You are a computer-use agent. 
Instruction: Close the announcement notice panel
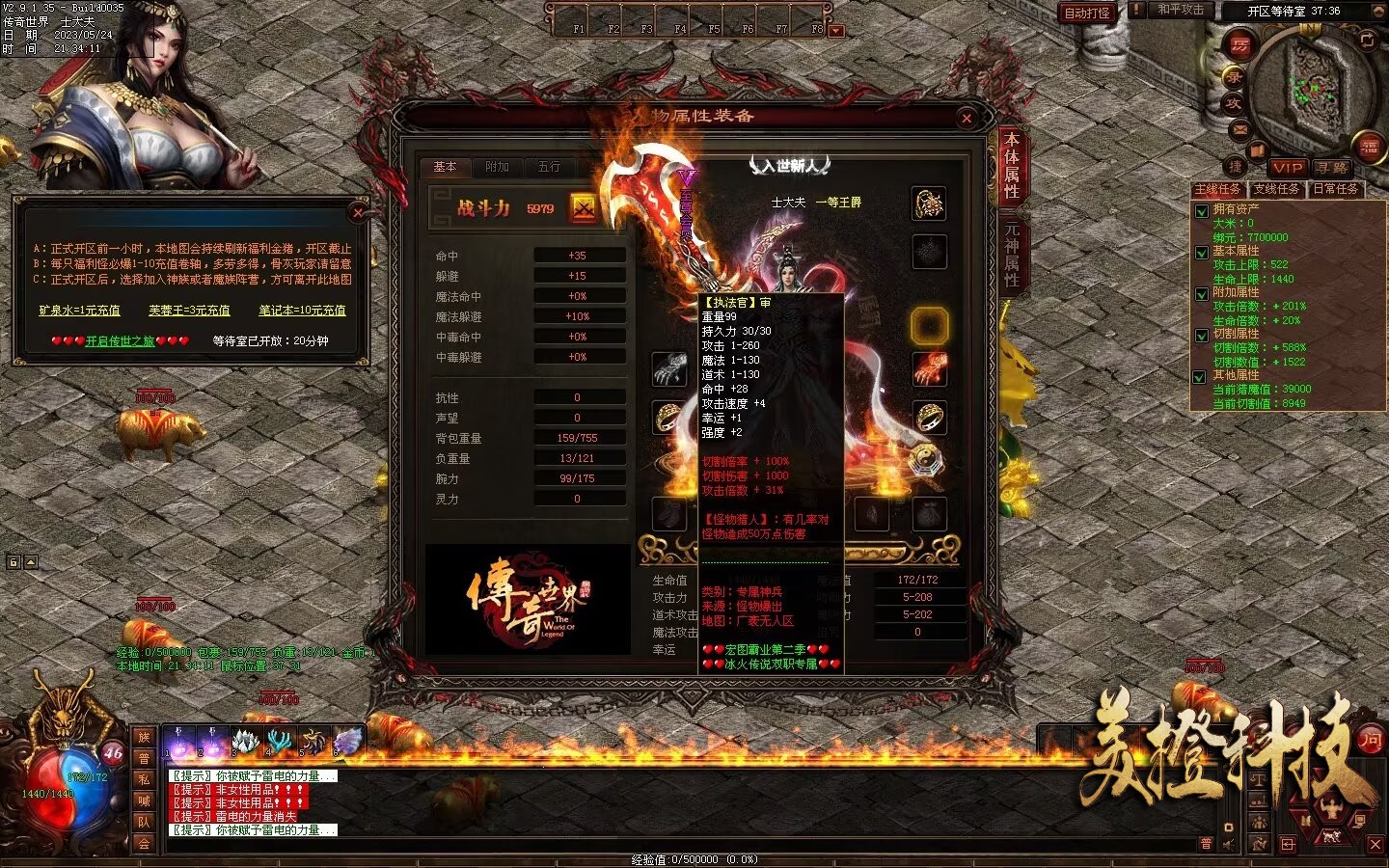pos(358,212)
